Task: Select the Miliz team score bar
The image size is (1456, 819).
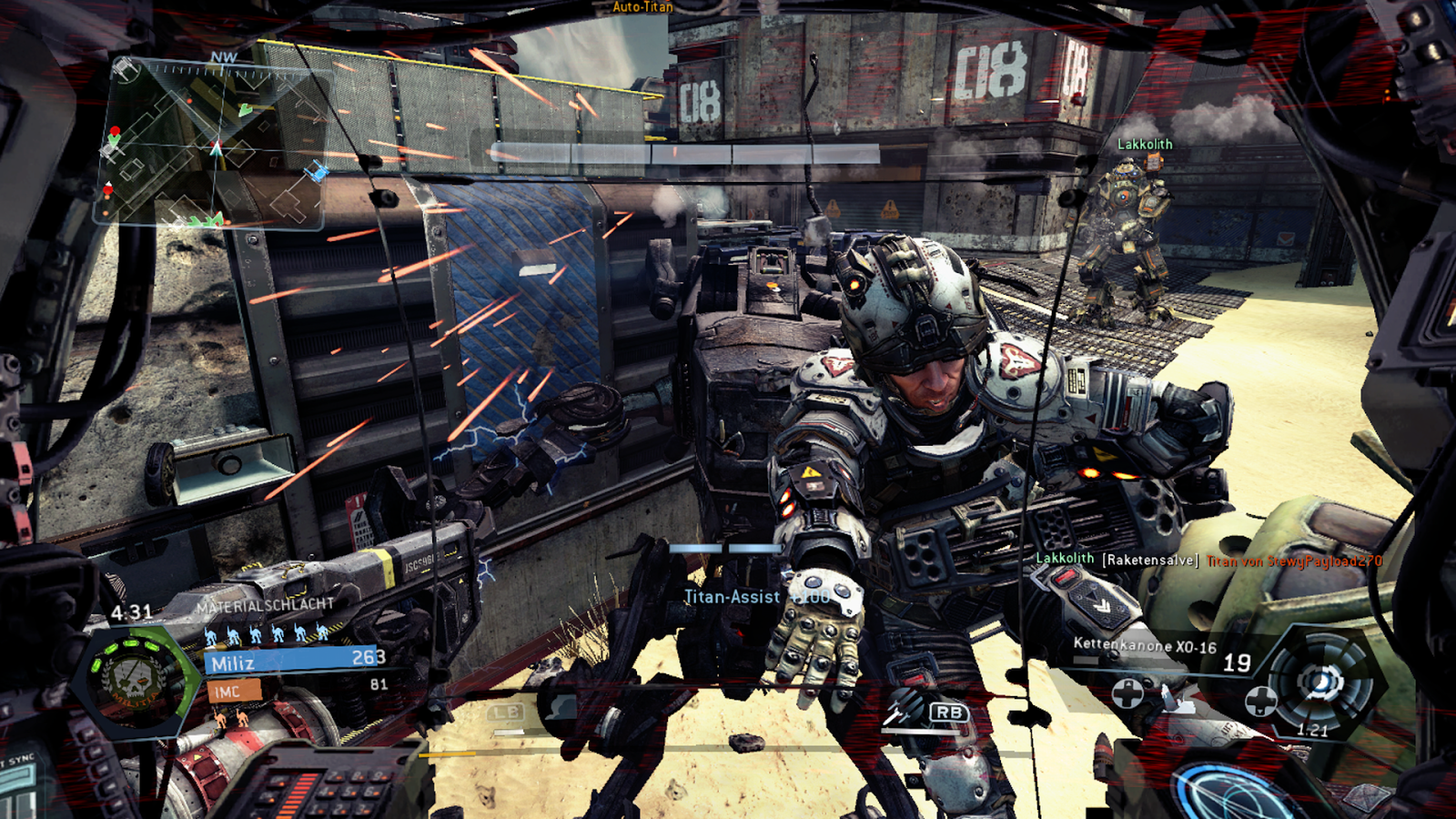Action: (x=297, y=661)
